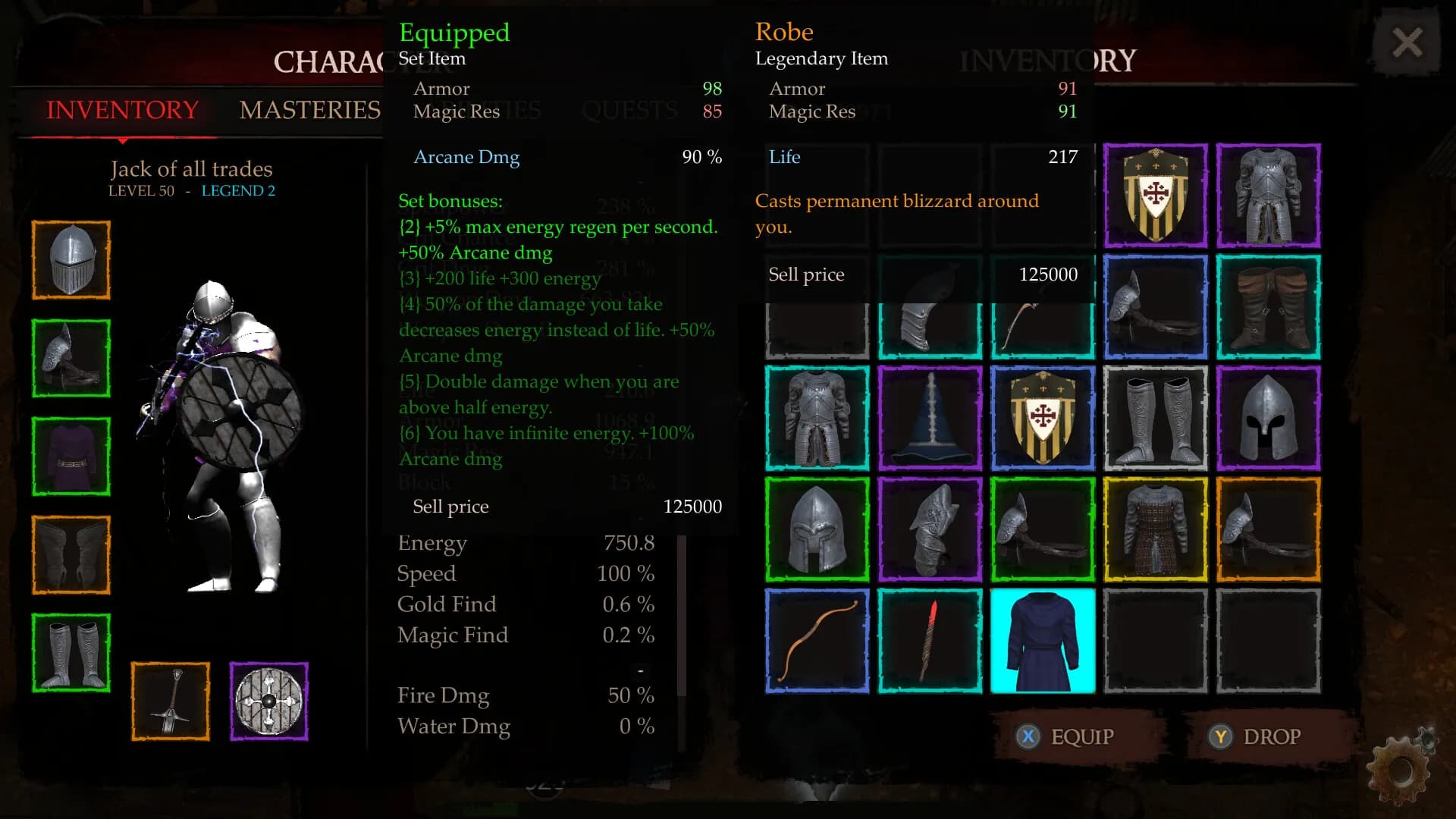The height and width of the screenshot is (819, 1456).
Task: Click the highlighted blue Robe item
Action: click(x=1042, y=641)
